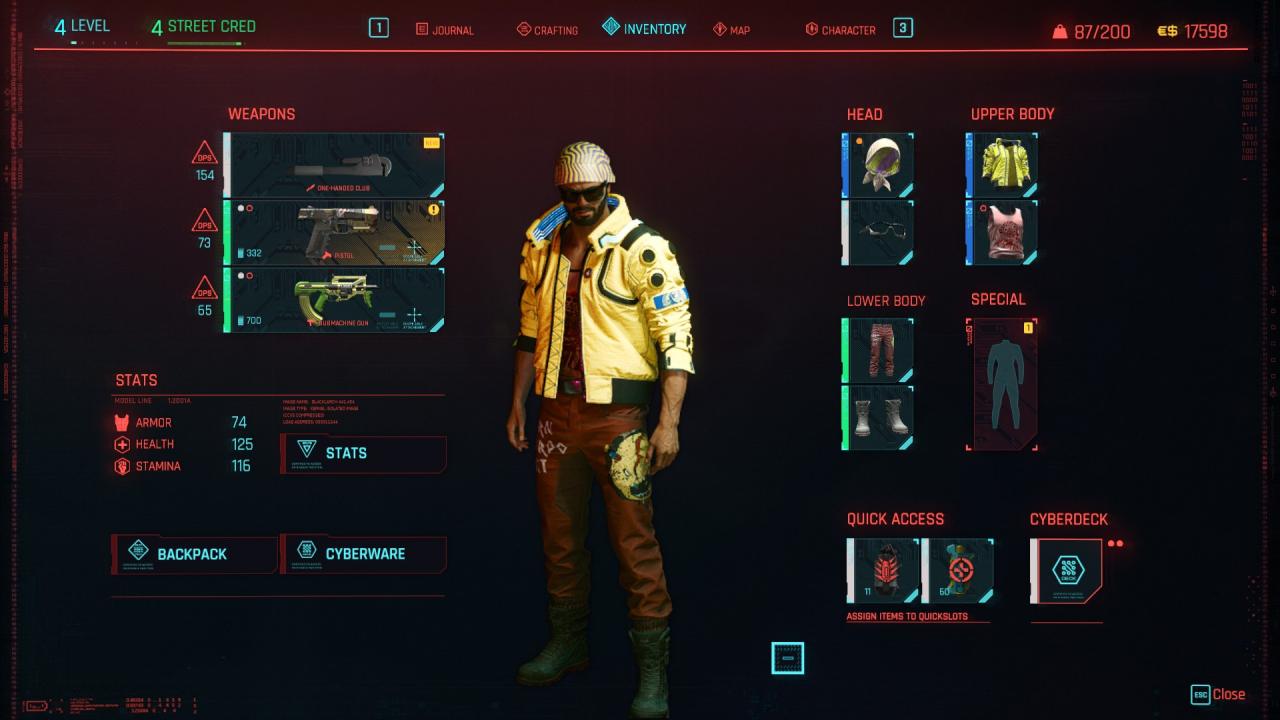Select the submachine gun weapon slot

334,299
